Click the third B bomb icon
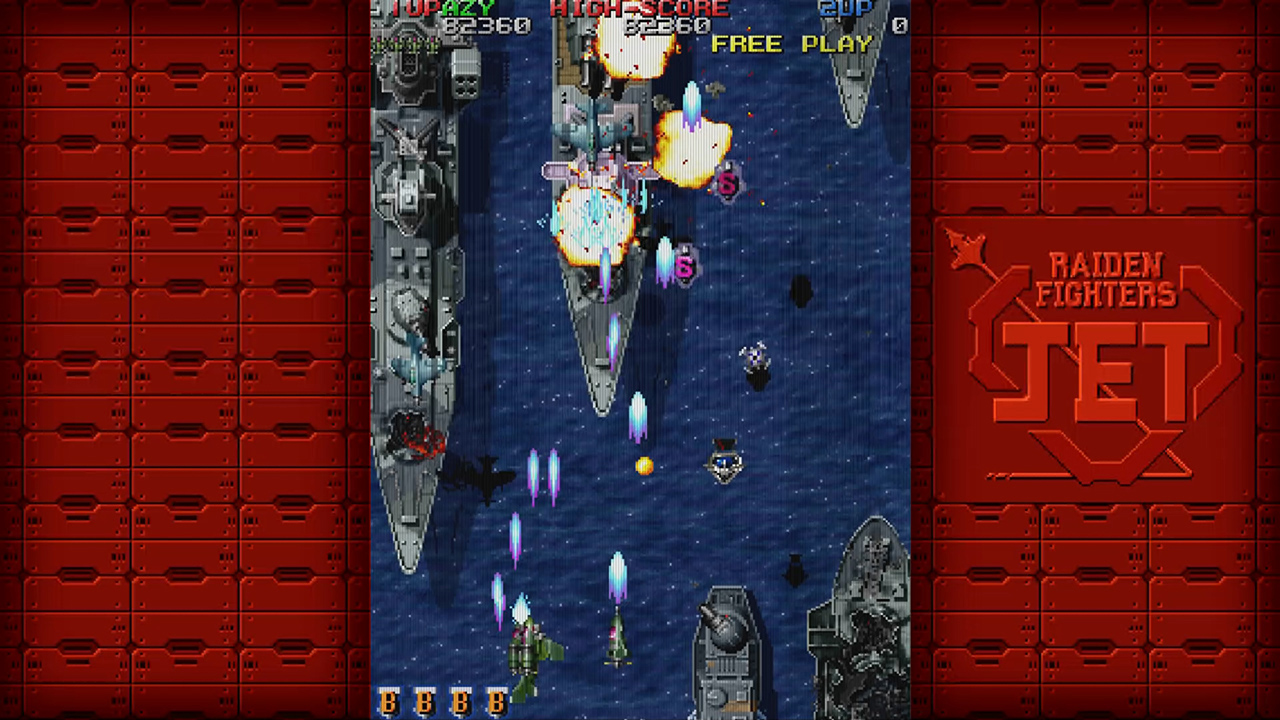 (x=460, y=701)
